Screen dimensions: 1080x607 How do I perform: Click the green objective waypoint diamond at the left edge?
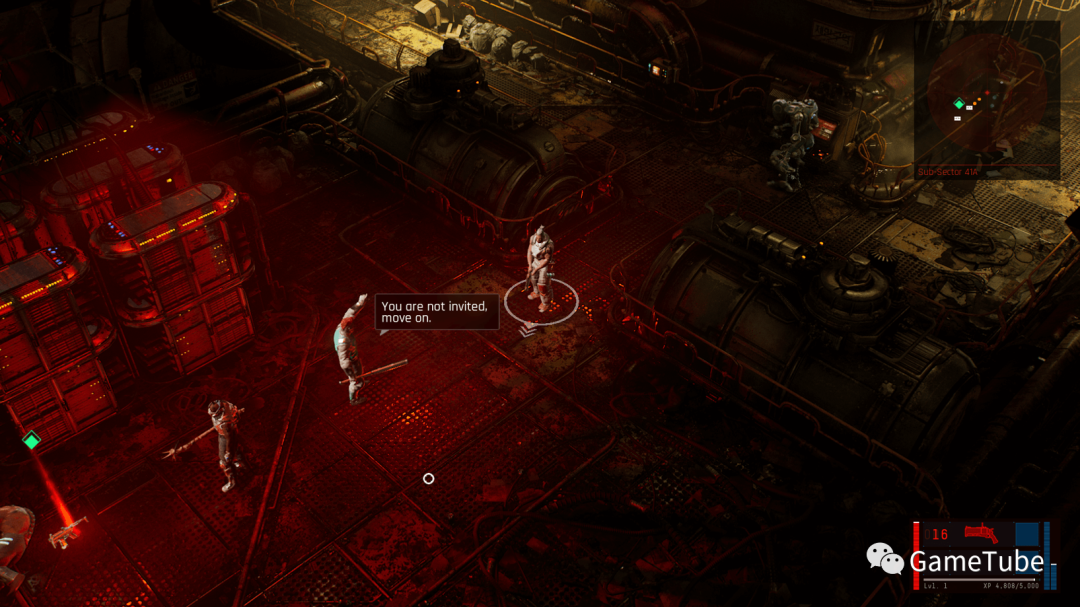pyautogui.click(x=32, y=440)
